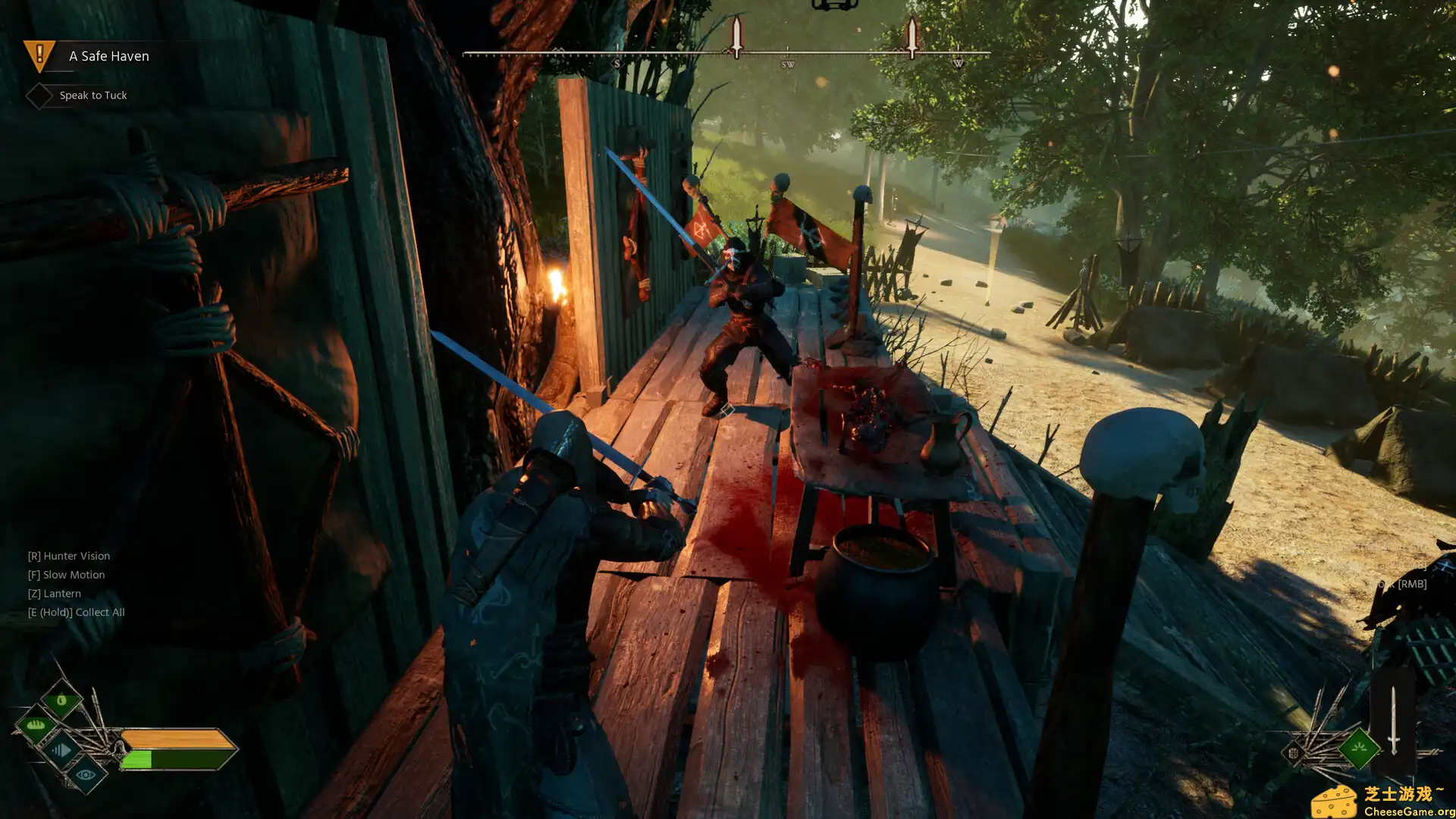The image size is (1456, 819).
Task: Toggle the Hunter Vision eye indicator on
Action: pos(85,776)
